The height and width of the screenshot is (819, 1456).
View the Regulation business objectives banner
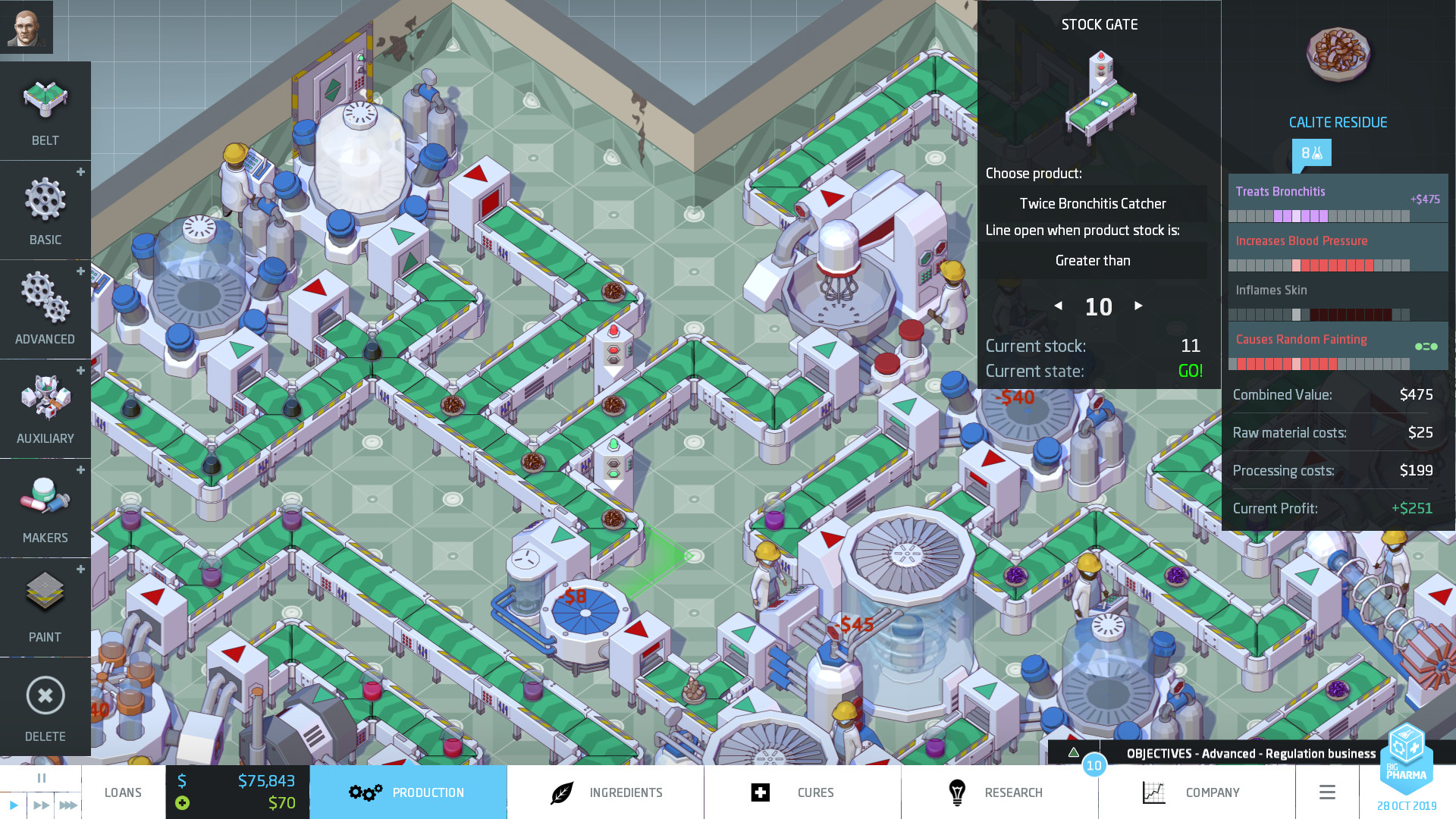click(x=1251, y=754)
